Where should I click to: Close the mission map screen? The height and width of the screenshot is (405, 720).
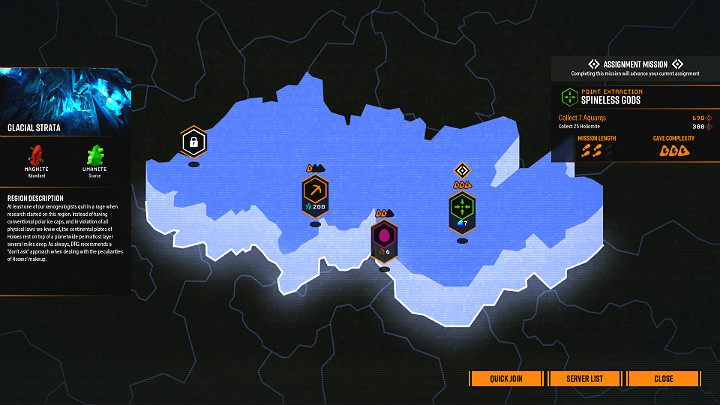click(663, 379)
